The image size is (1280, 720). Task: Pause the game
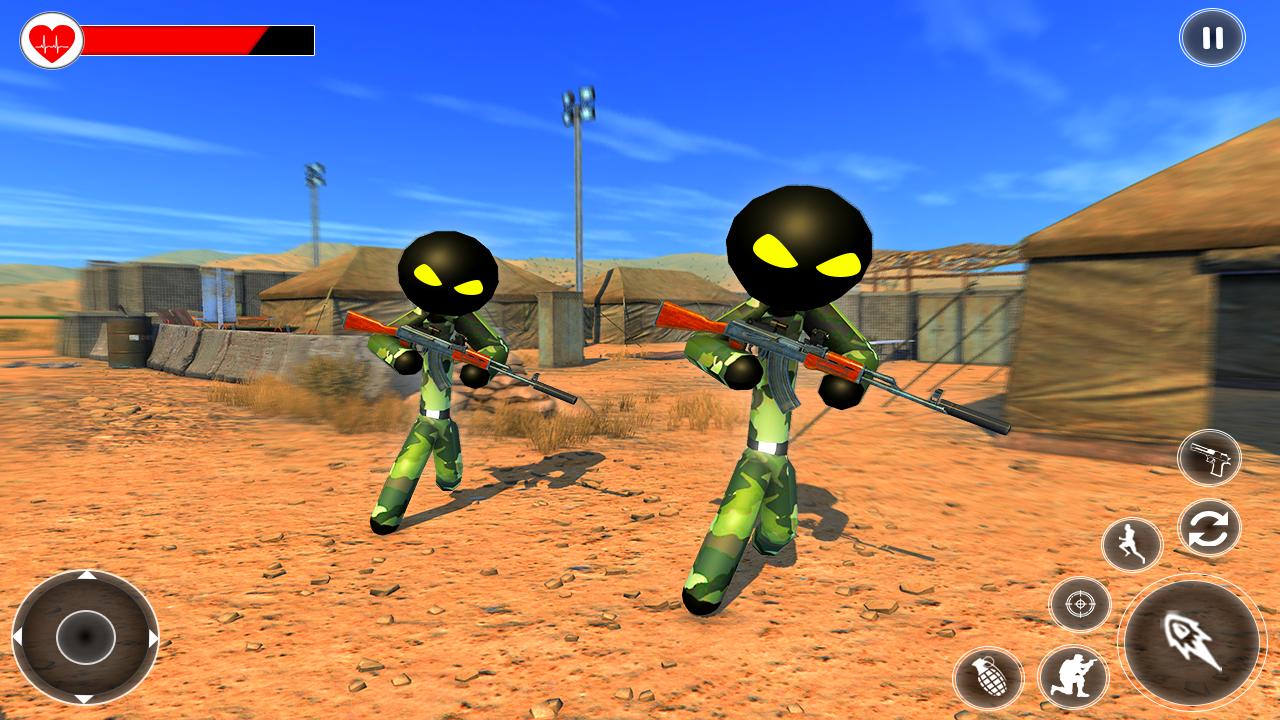coord(1213,39)
